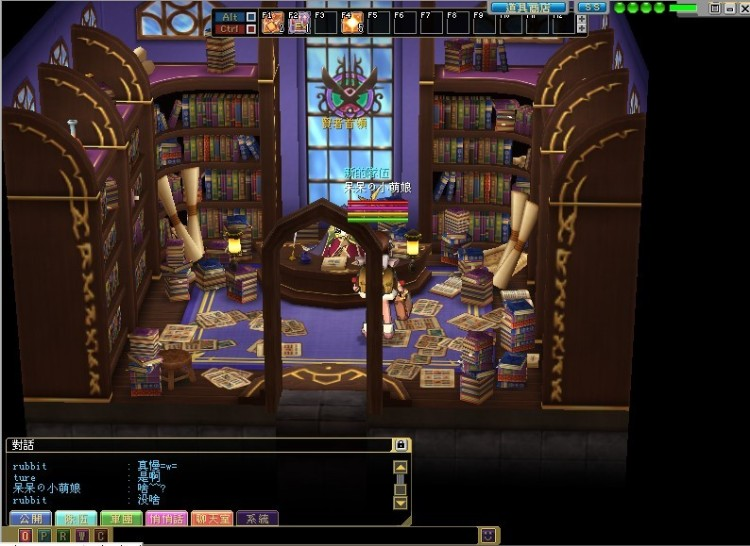Toggle the chat window lock icon
This screenshot has width=750, height=546.
coord(401,444)
